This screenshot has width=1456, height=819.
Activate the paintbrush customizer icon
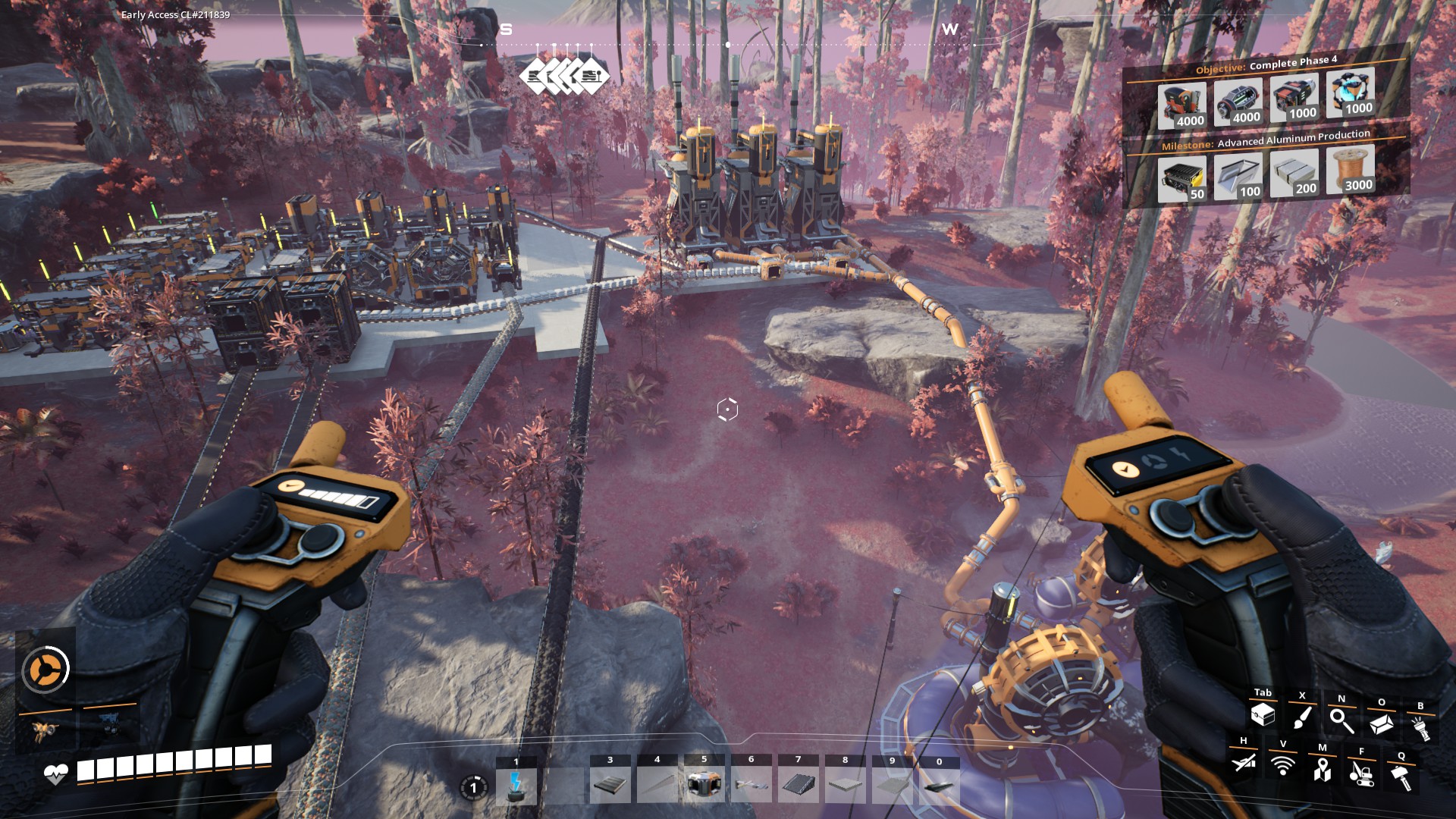point(1302,717)
